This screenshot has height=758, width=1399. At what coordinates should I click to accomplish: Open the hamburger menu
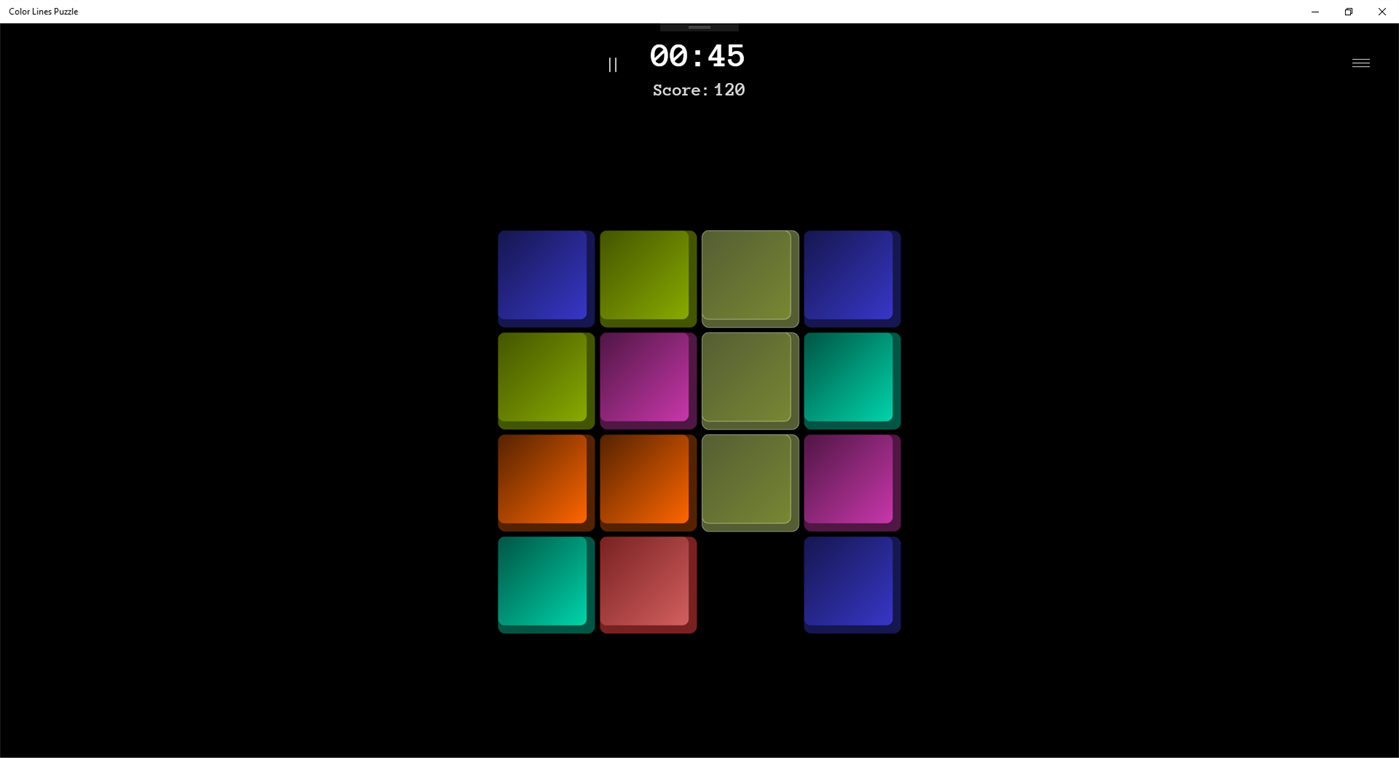tap(1360, 62)
